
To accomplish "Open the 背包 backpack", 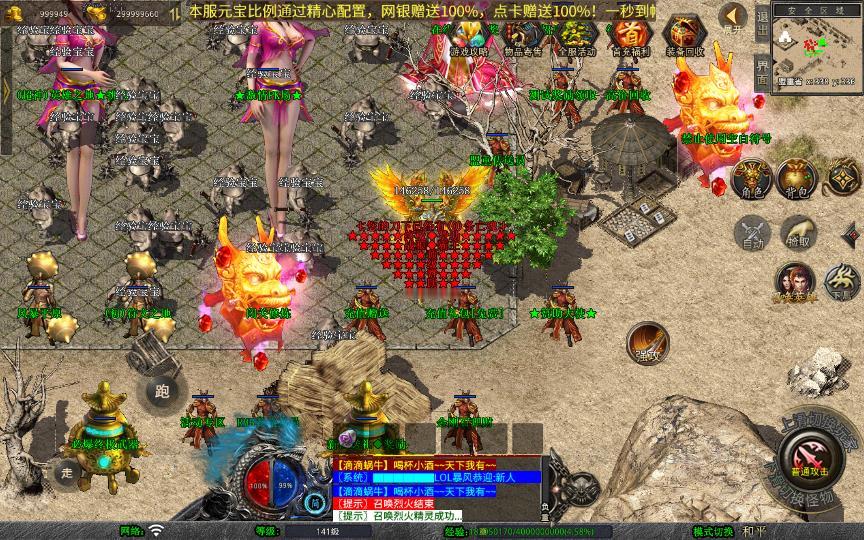I will coord(798,177).
